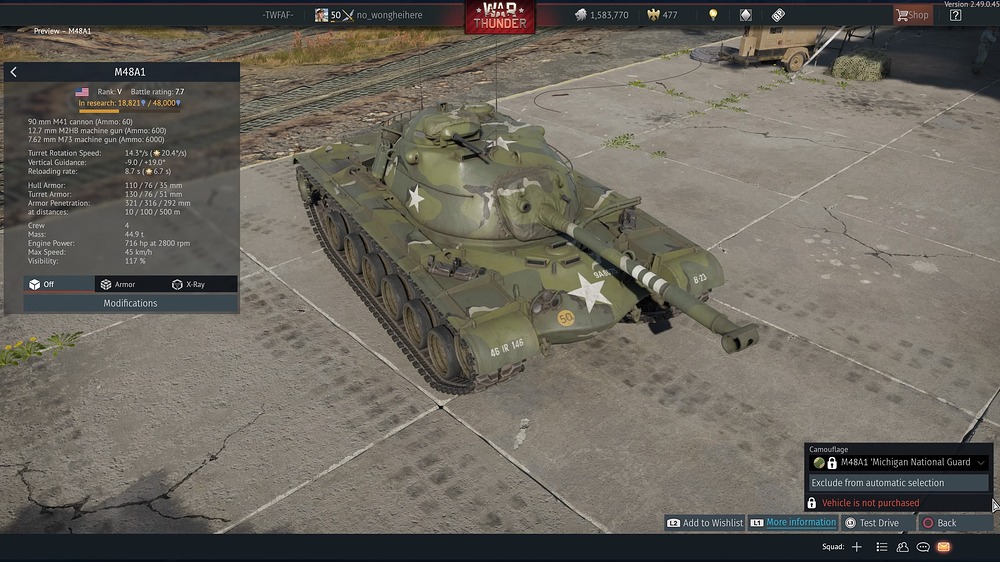Select the X-Ray view mode
Image resolution: width=1000 pixels, height=562 pixels.
[189, 284]
